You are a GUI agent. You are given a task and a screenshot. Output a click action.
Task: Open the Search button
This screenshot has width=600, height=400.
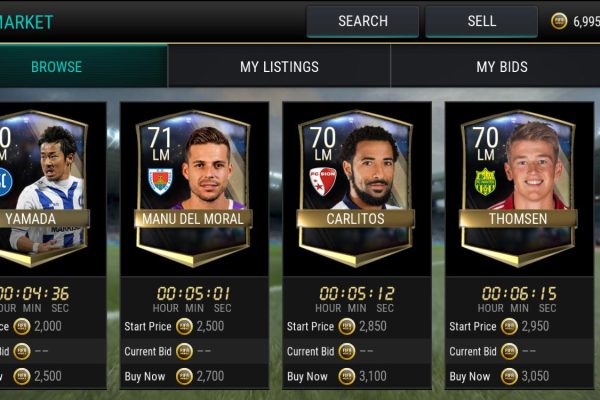click(362, 21)
